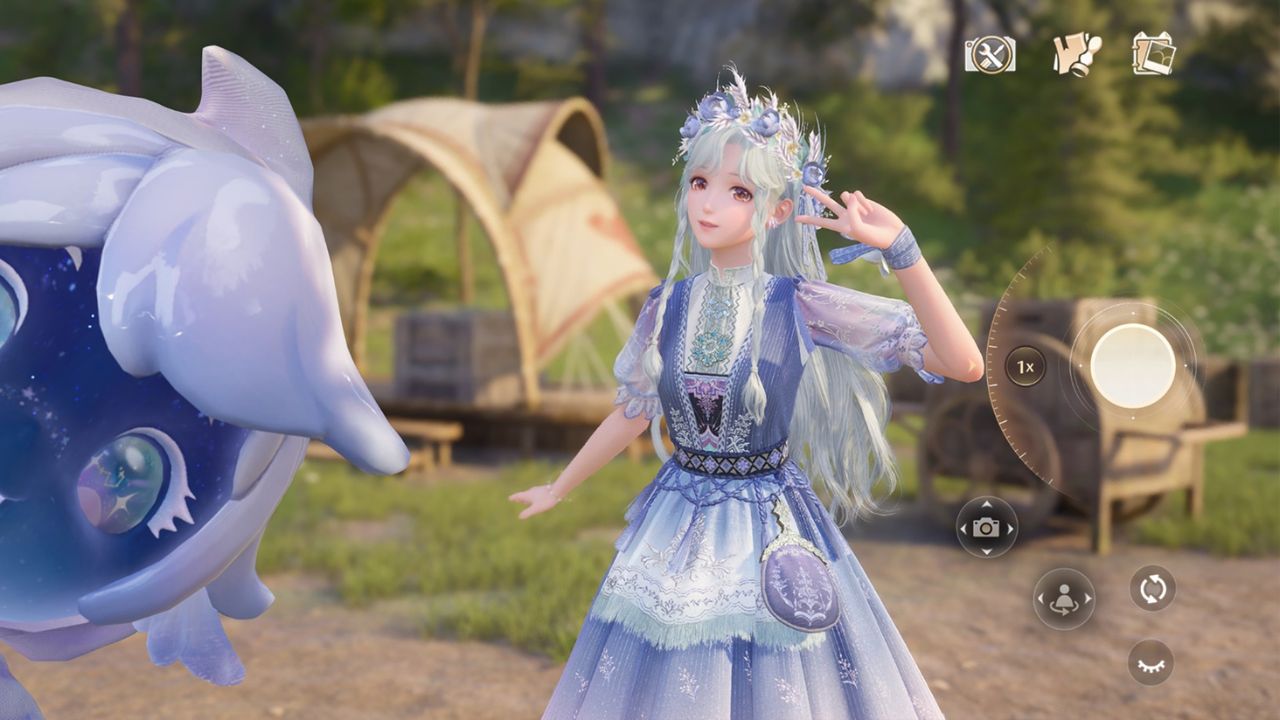Tap the 1x zoom indicator
The height and width of the screenshot is (720, 1280).
point(1025,366)
